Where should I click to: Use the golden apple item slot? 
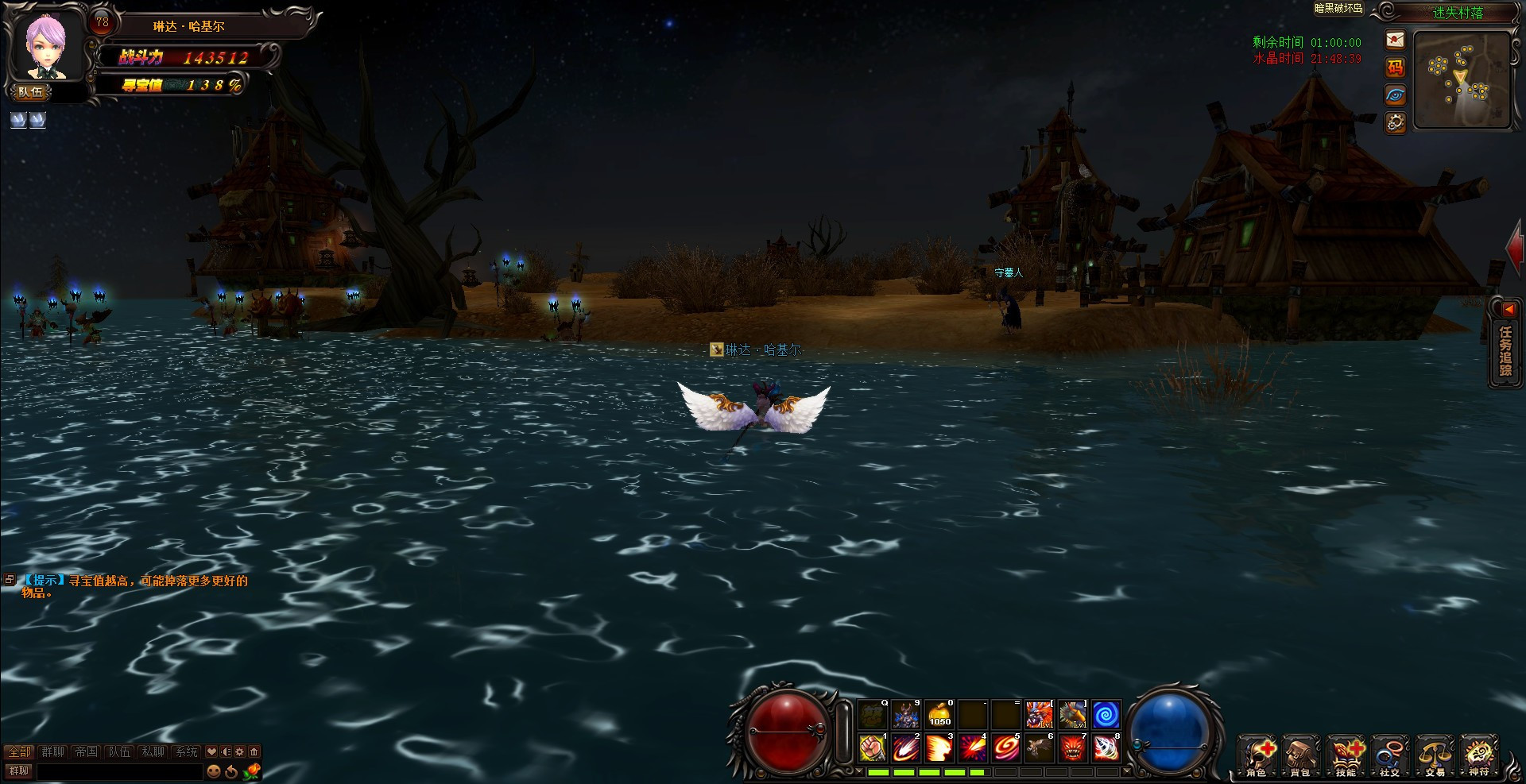[x=939, y=714]
